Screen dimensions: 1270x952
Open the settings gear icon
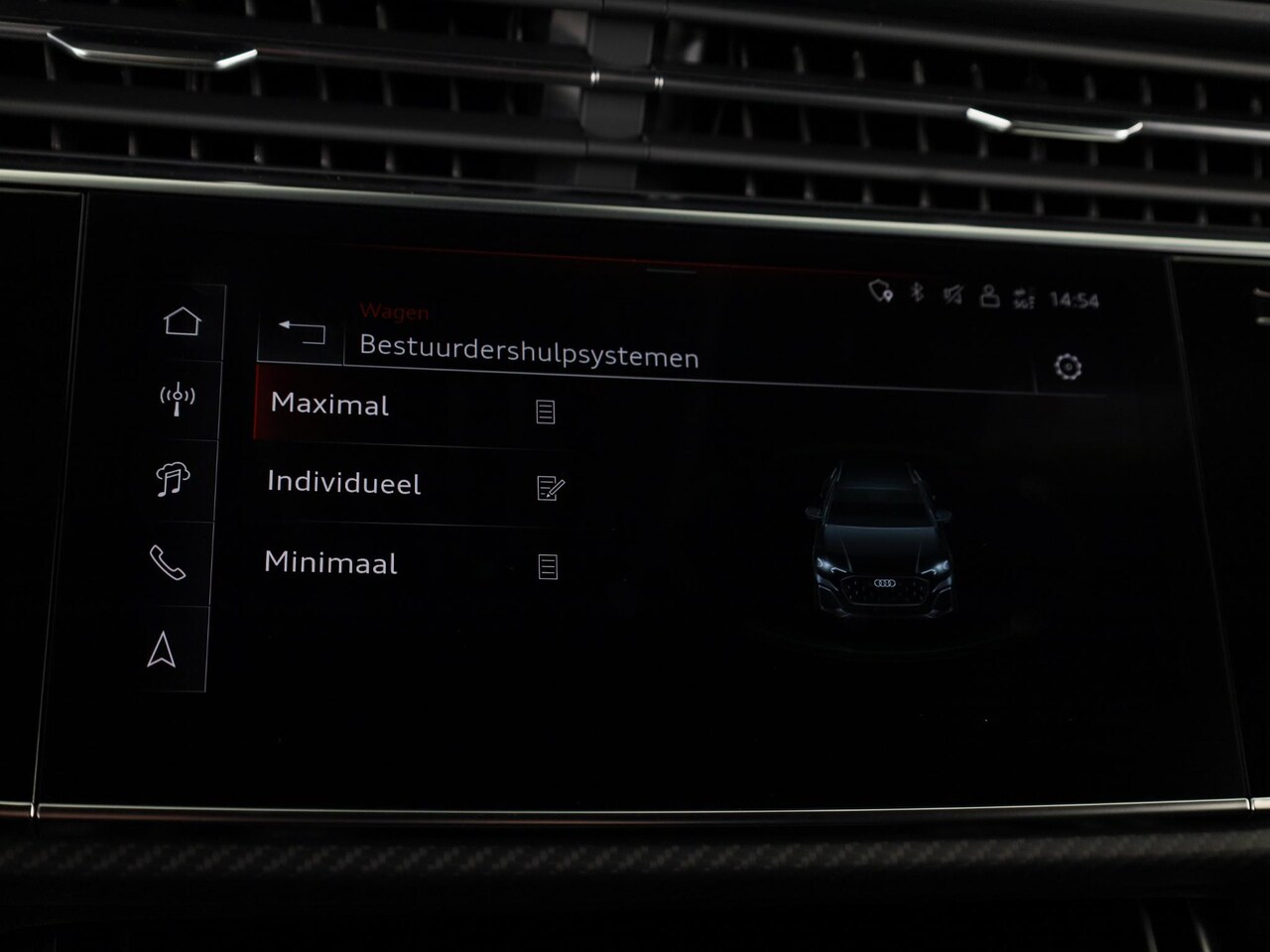(x=1068, y=367)
